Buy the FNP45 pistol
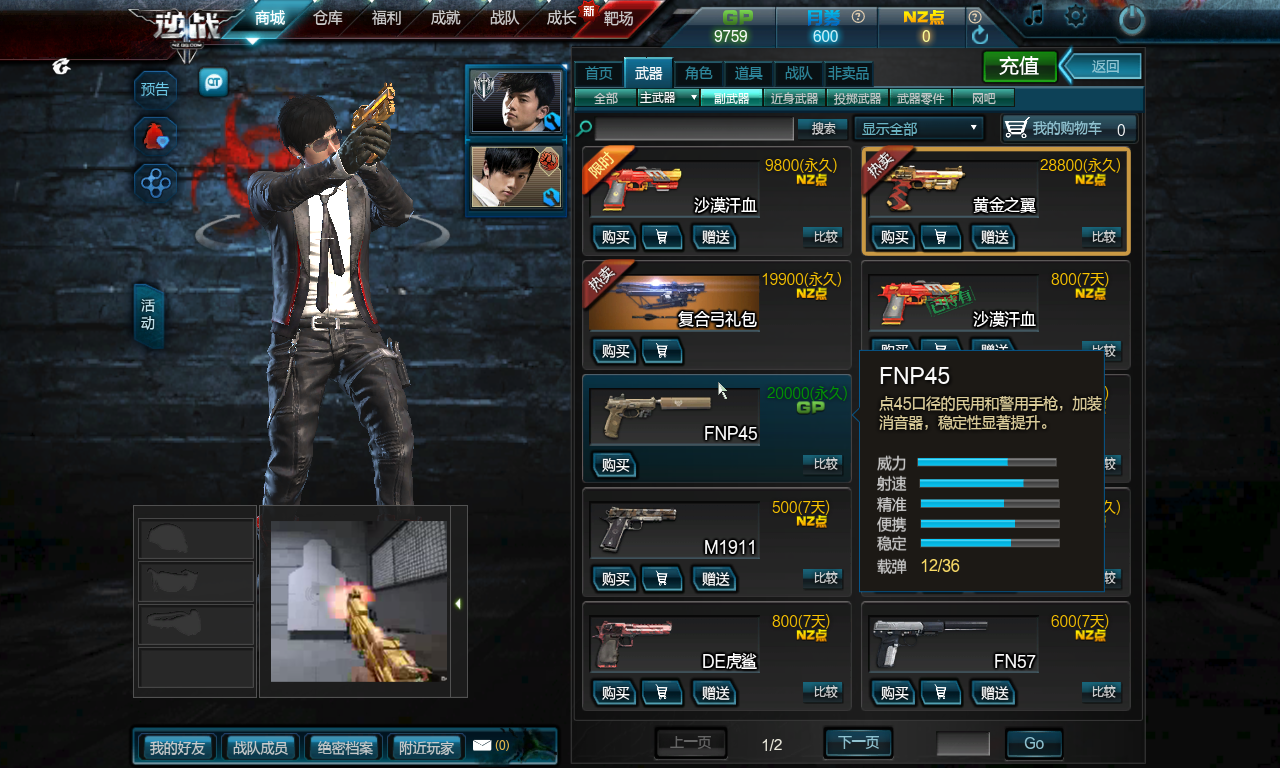This screenshot has width=1280, height=768. 615,465
